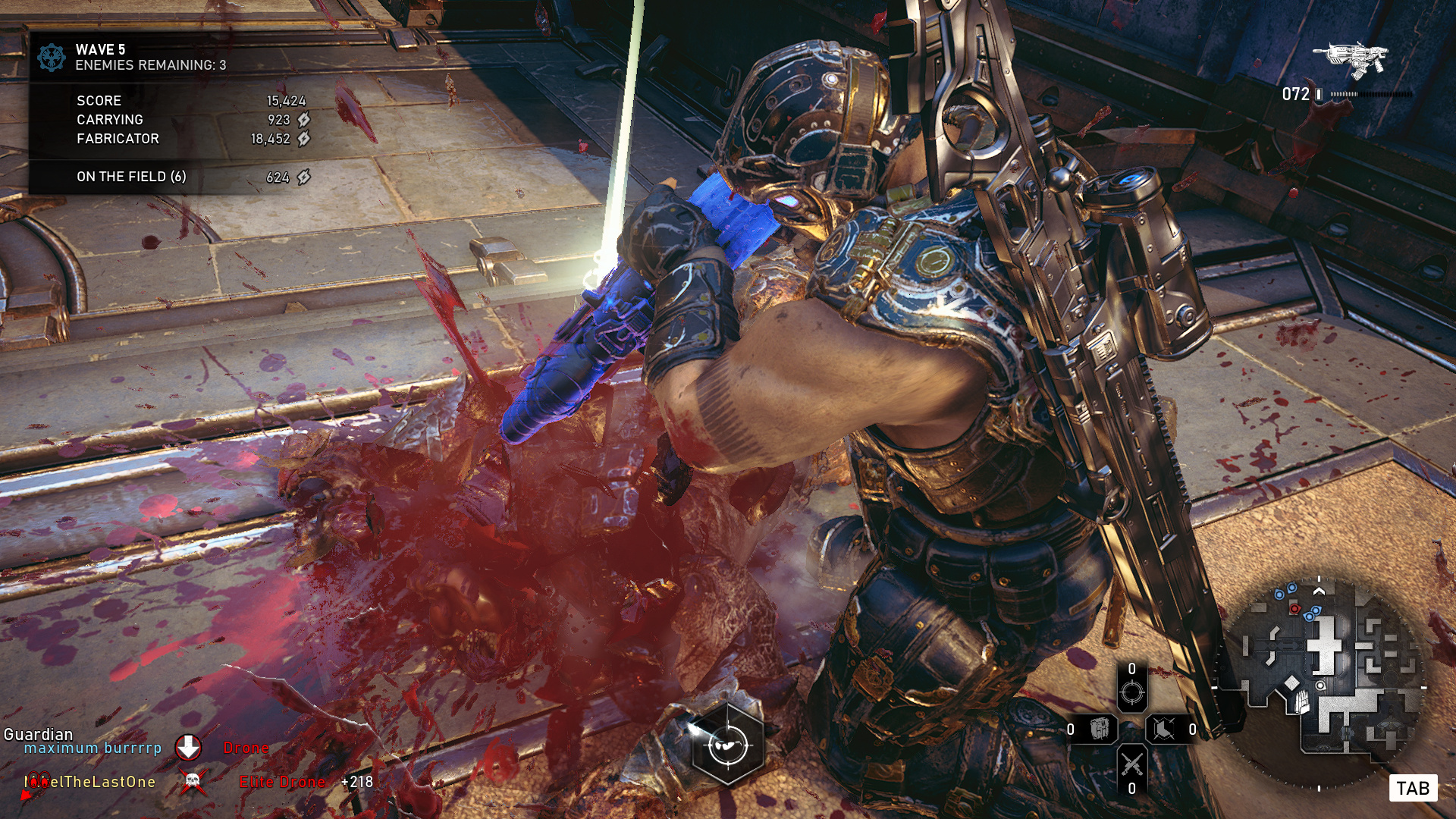Click the skull kill feed icon
Viewport: 1456px width, 819px height.
193,781
